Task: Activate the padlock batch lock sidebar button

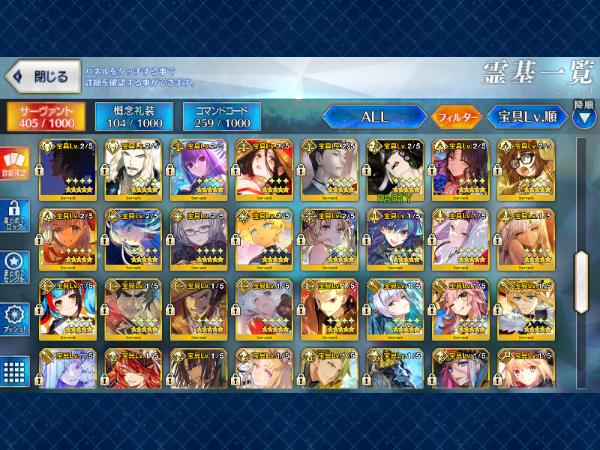Action: (15, 214)
